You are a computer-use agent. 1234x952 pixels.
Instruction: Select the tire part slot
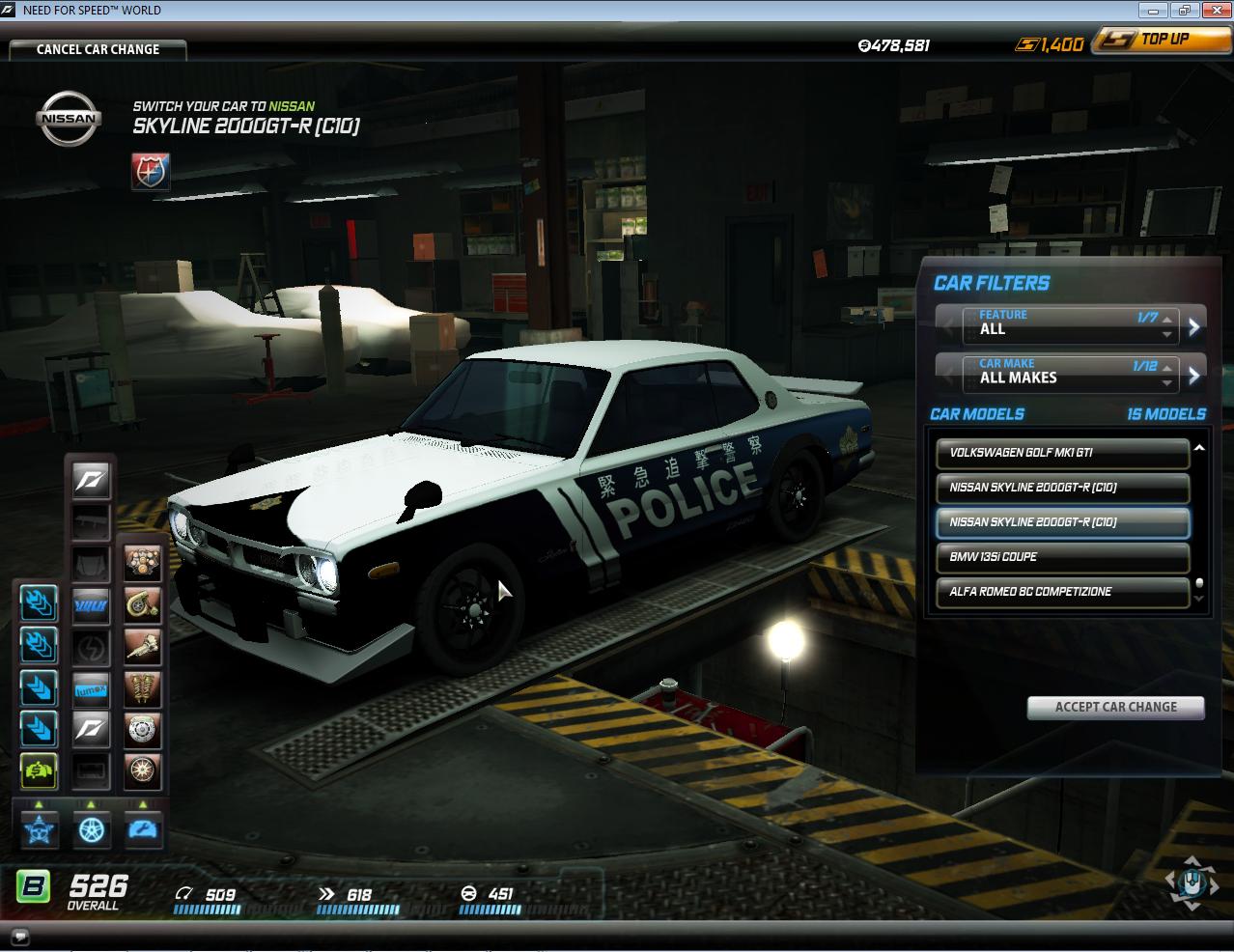[142, 770]
